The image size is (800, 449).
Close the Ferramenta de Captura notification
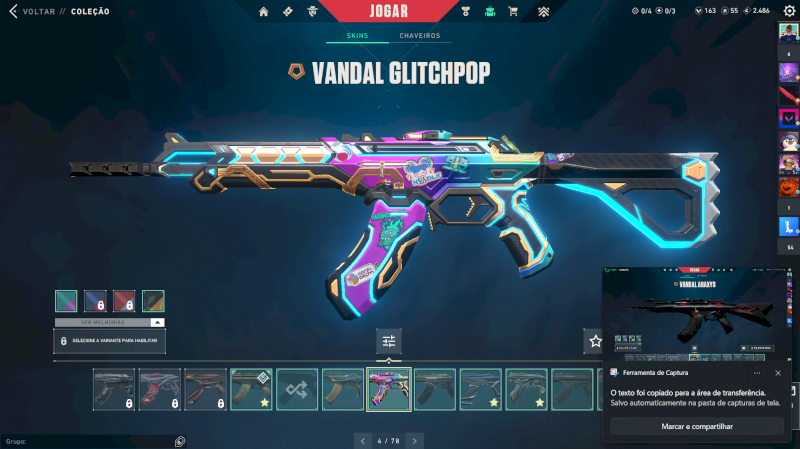coord(778,373)
